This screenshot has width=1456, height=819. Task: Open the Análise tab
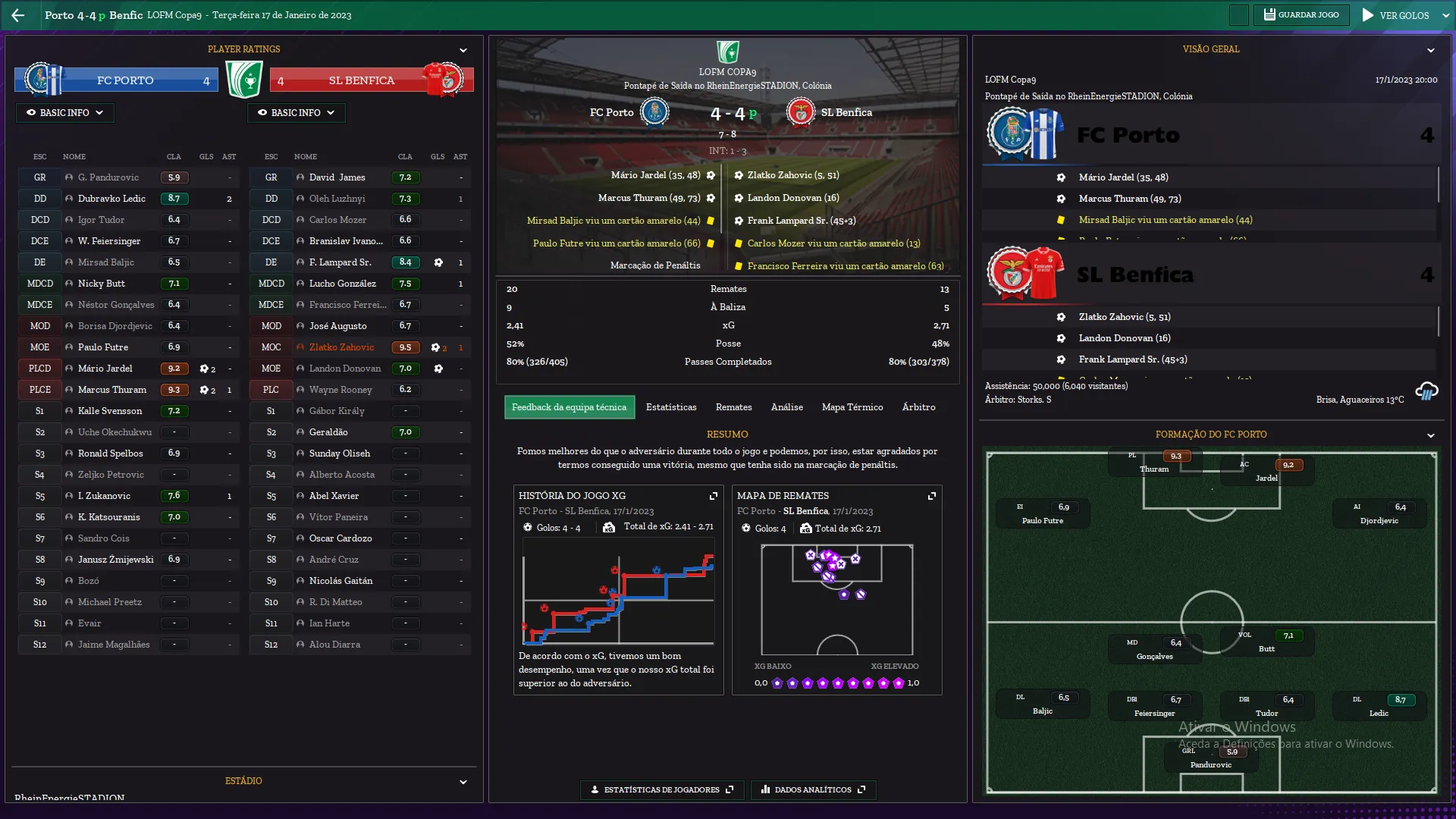click(x=786, y=407)
